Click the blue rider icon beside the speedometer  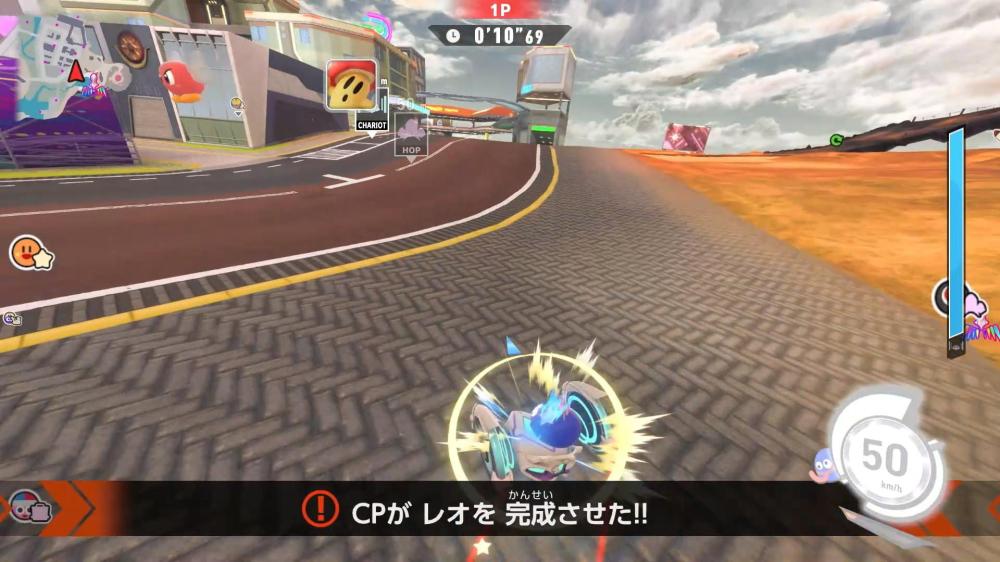pyautogui.click(x=826, y=465)
